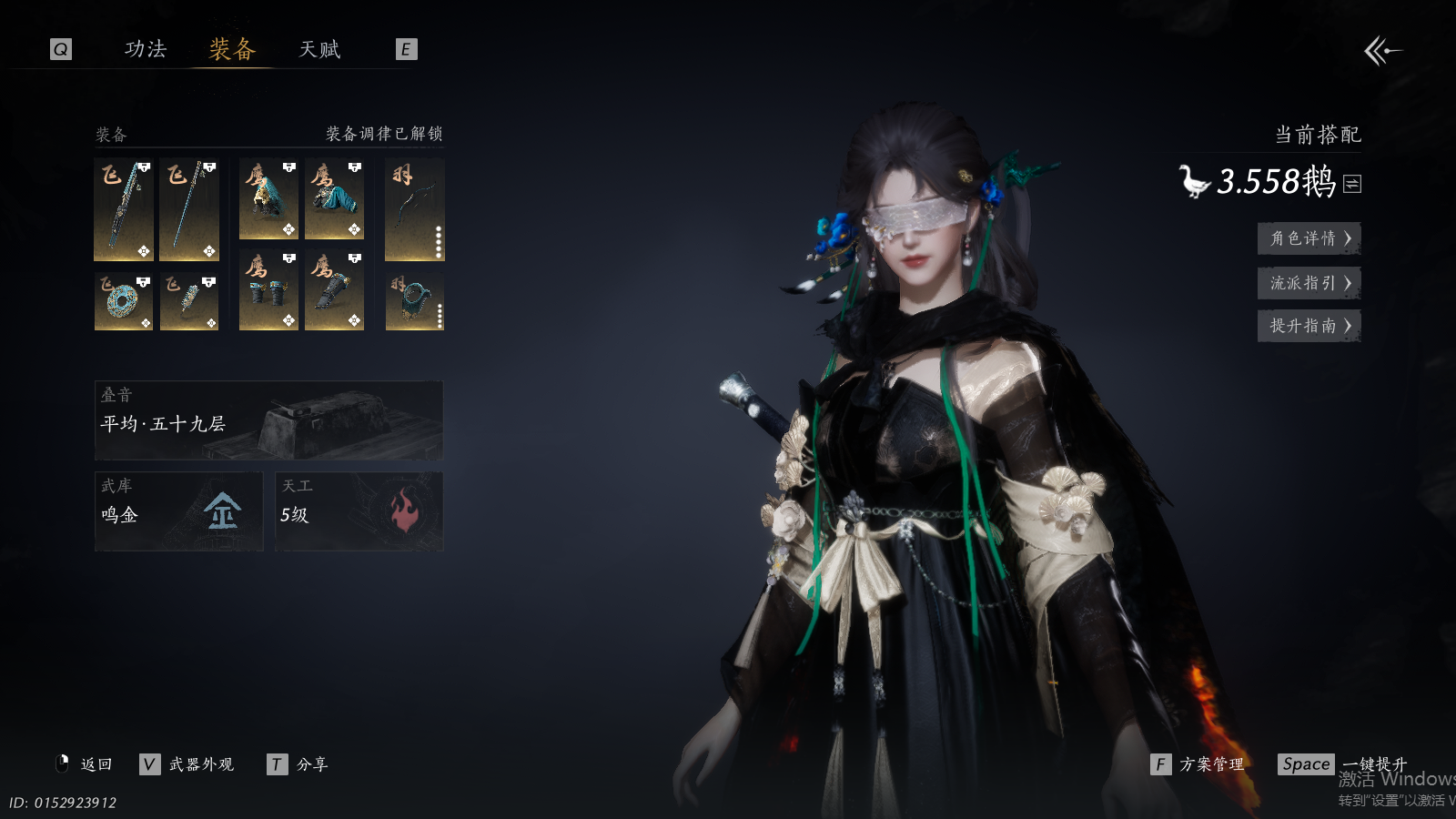Open the 叠音 average tier panel
The height and width of the screenshot is (819, 1456).
(x=268, y=420)
